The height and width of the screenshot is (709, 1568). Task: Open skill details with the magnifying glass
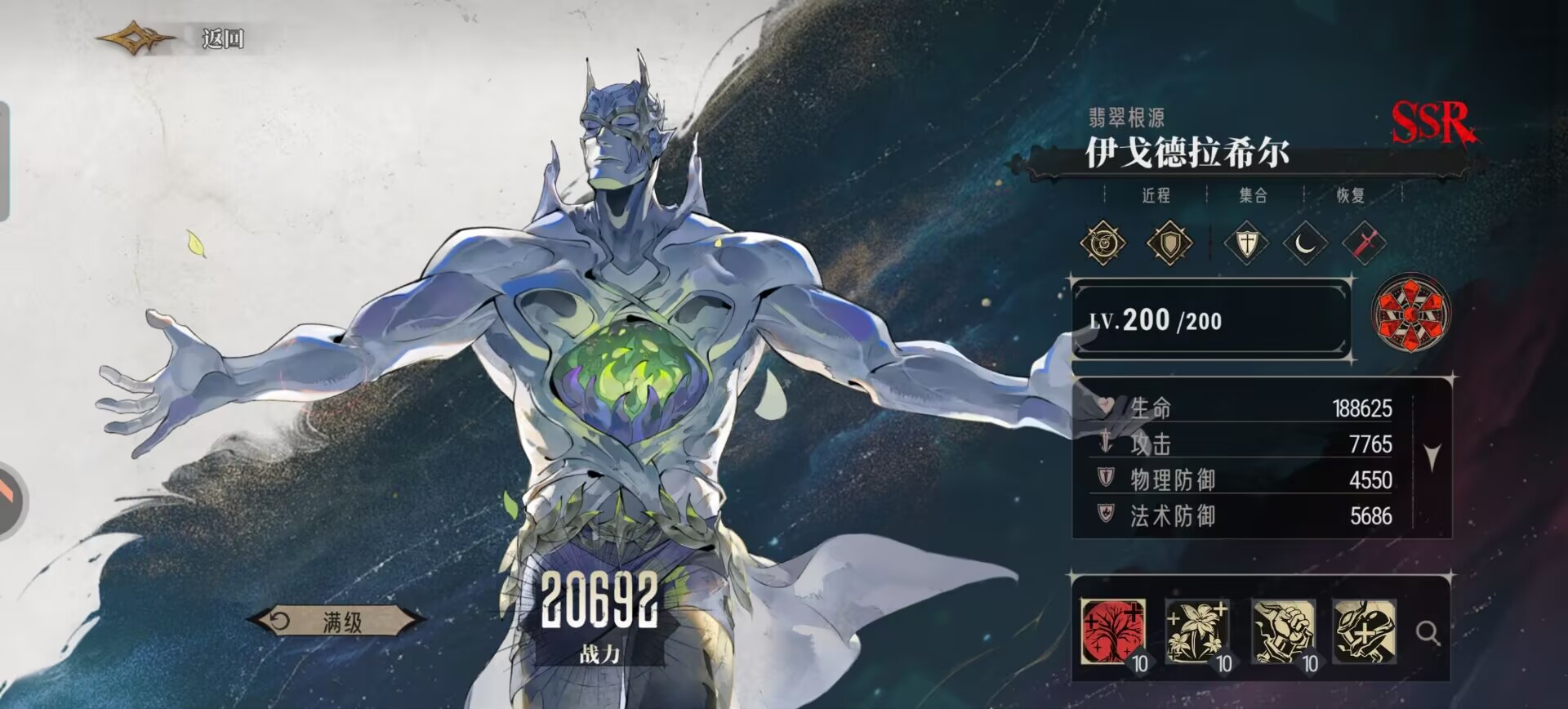click(x=1428, y=633)
